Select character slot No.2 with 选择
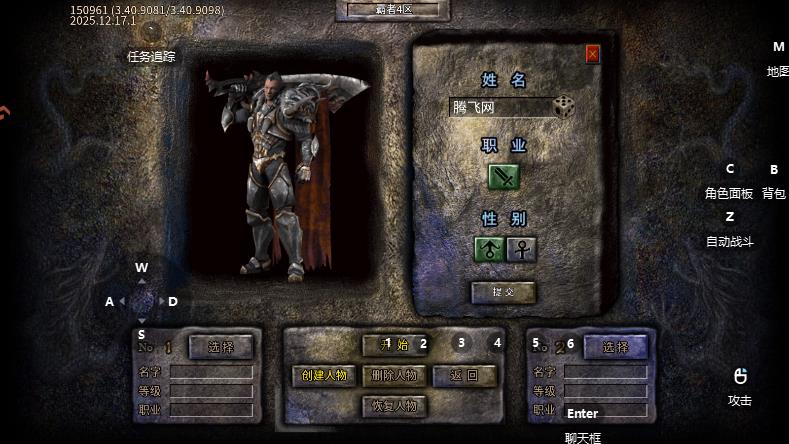This screenshot has width=789, height=444. 615,347
